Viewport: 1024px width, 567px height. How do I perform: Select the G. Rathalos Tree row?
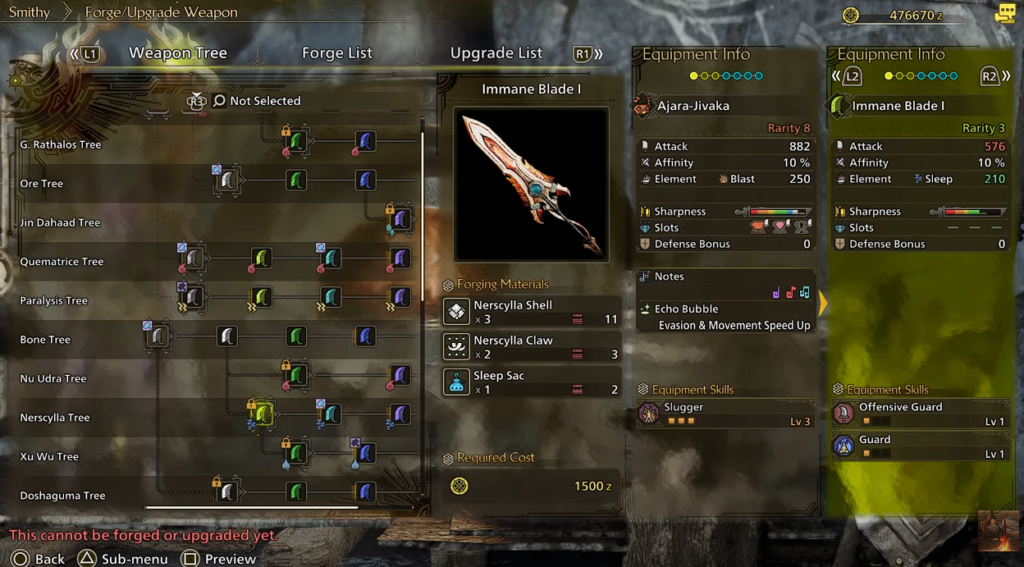(x=61, y=145)
